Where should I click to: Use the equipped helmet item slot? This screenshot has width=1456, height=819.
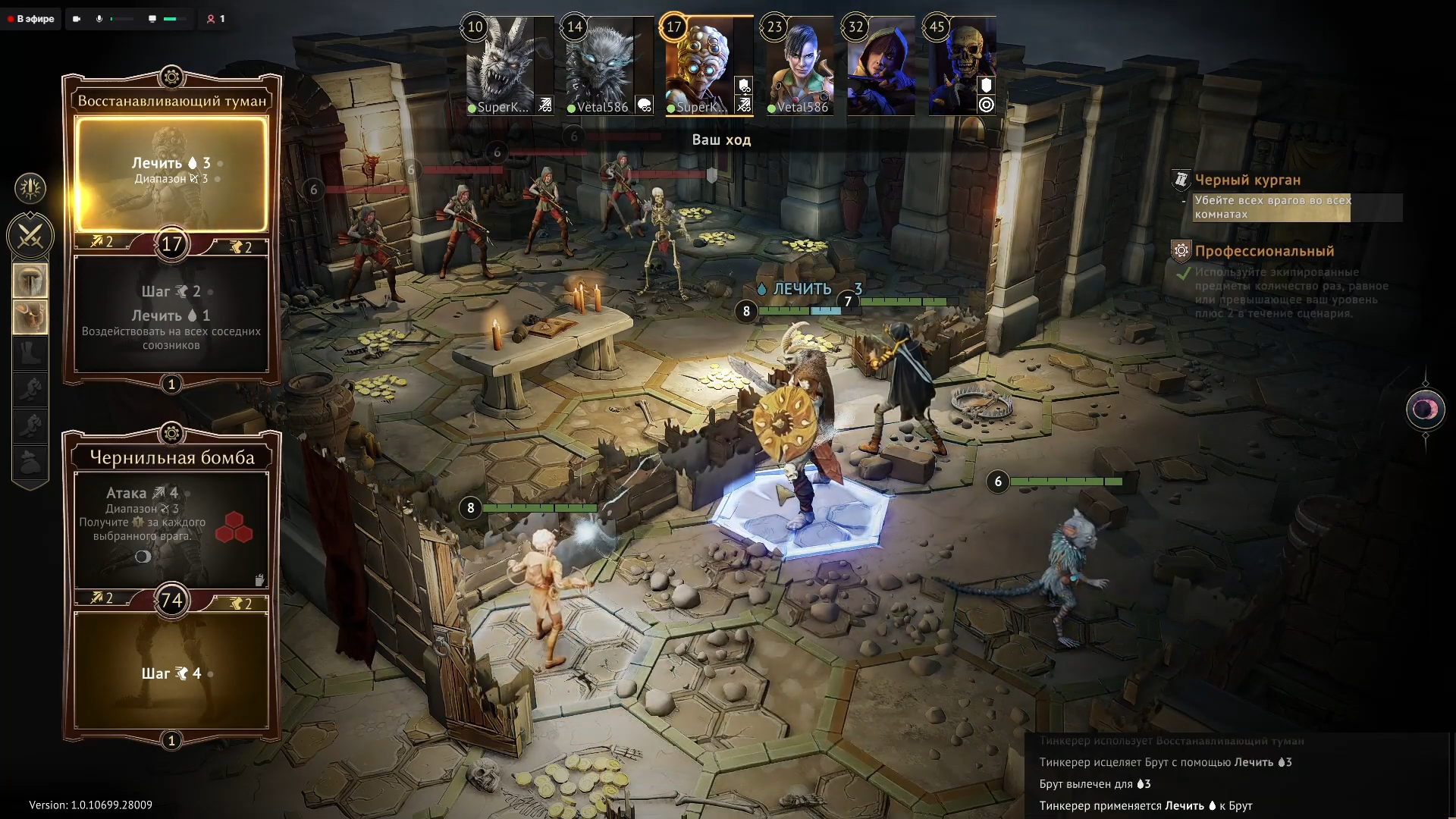[x=30, y=281]
